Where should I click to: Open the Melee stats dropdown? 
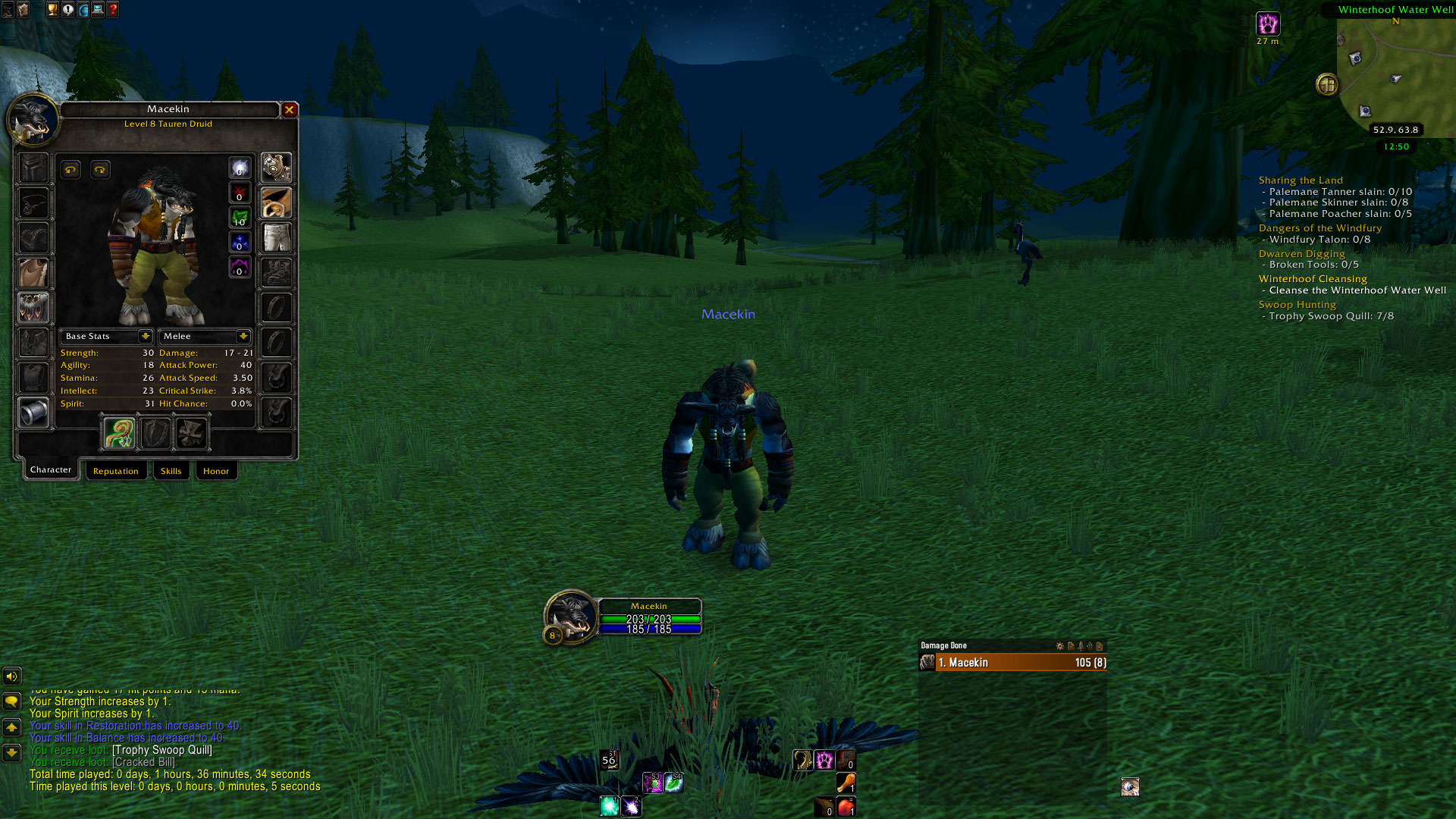243,336
